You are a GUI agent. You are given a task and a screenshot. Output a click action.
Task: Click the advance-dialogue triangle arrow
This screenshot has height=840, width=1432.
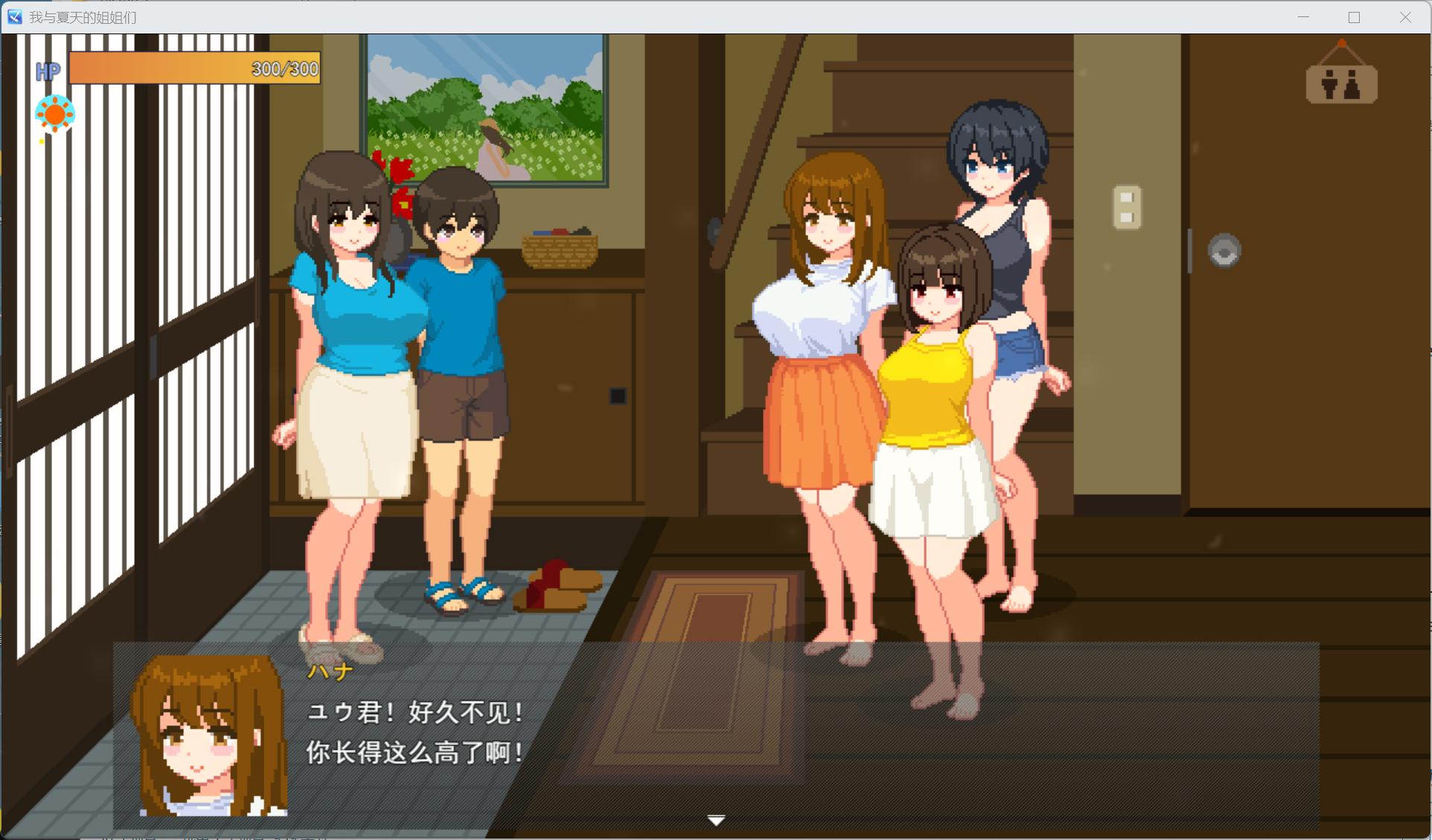pyautogui.click(x=715, y=819)
